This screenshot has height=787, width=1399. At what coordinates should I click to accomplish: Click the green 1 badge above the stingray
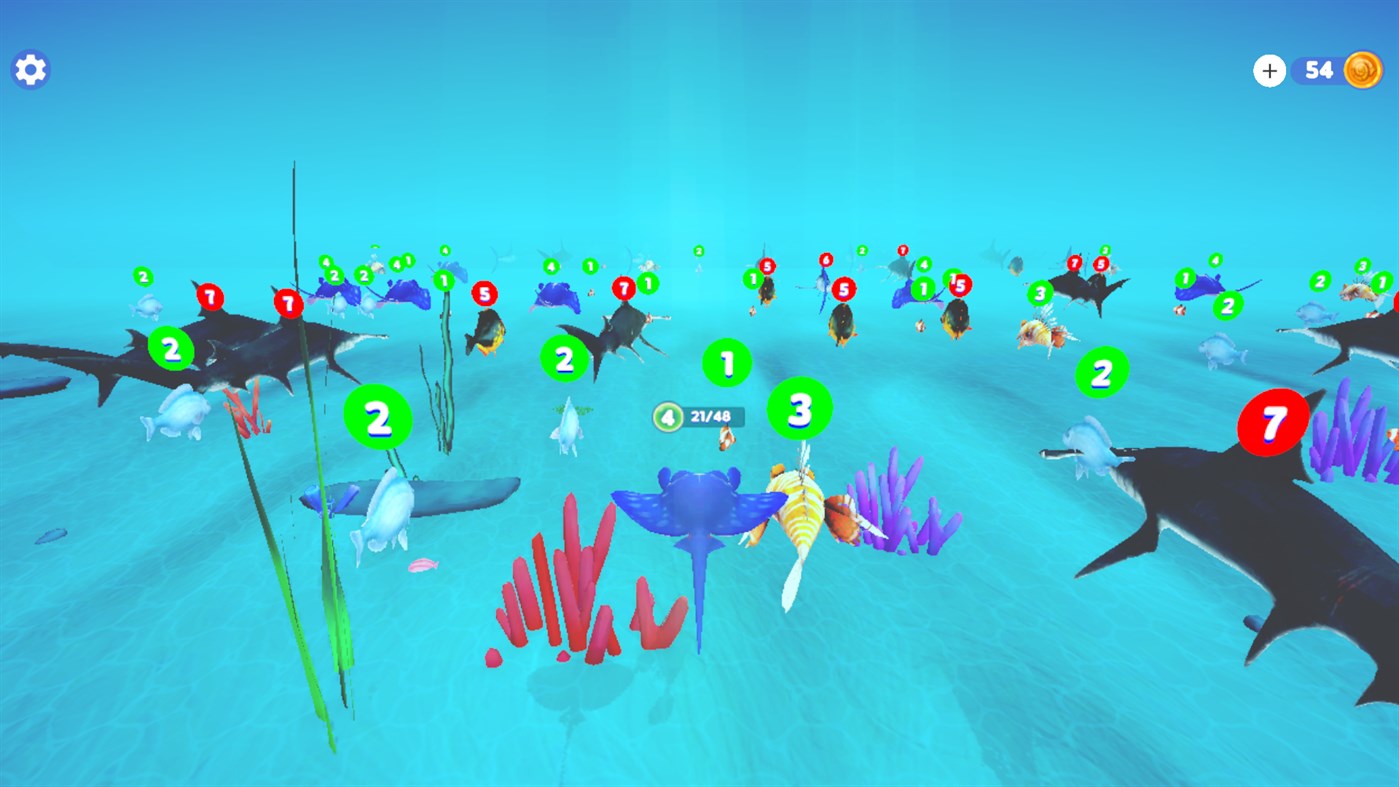726,362
